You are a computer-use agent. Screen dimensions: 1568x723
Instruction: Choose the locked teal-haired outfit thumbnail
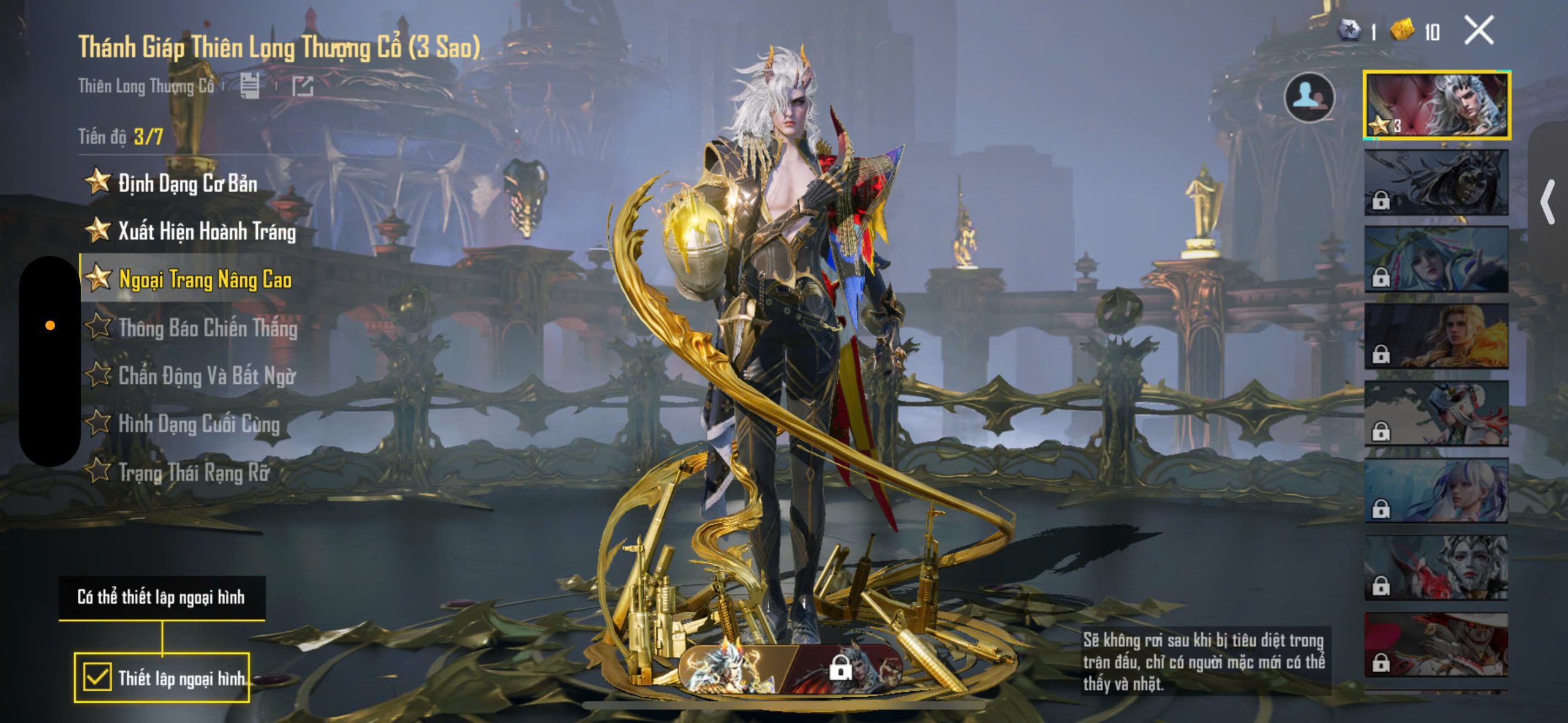(x=1436, y=260)
